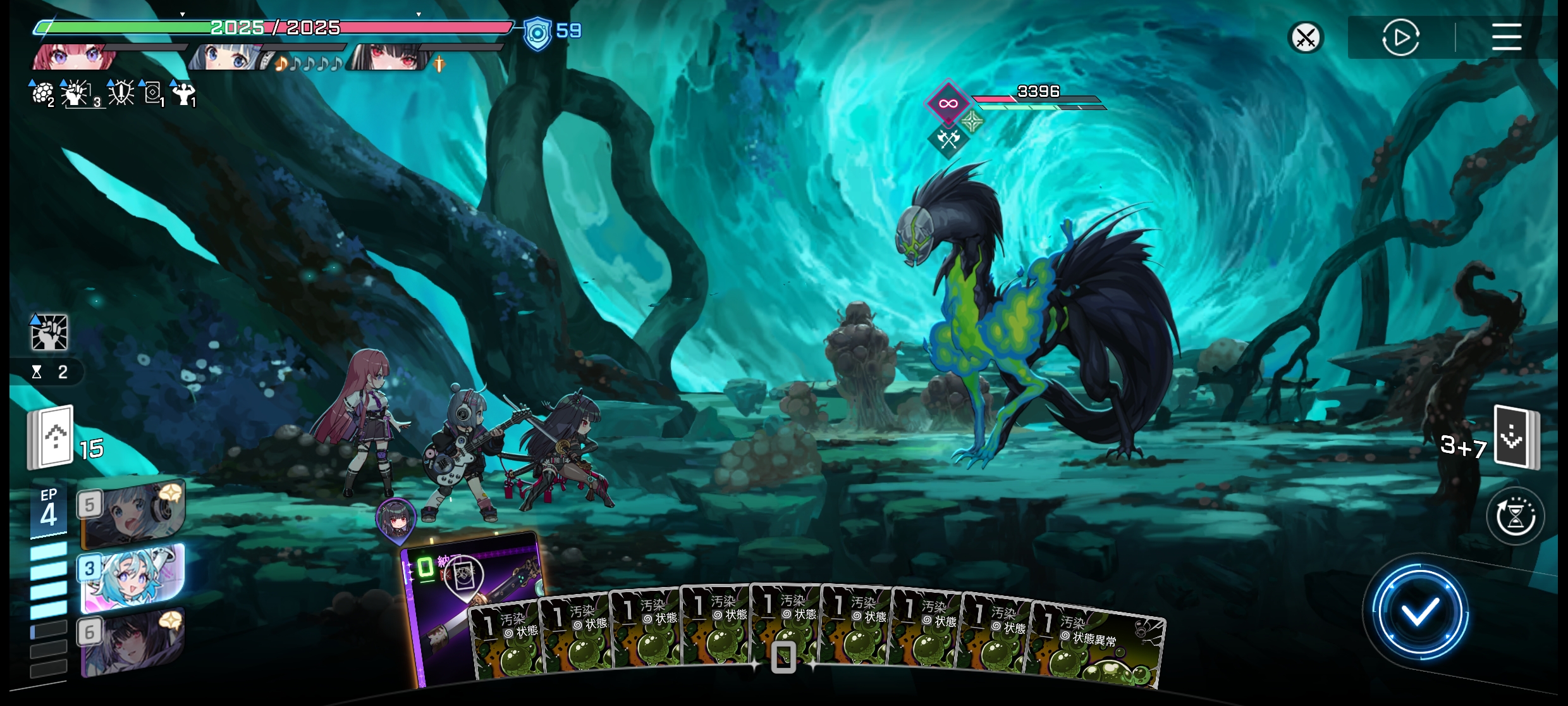Screen dimensions: 1568x706
Task: Inspect the flexing arm strength buff
Action: pyautogui.click(x=184, y=94)
